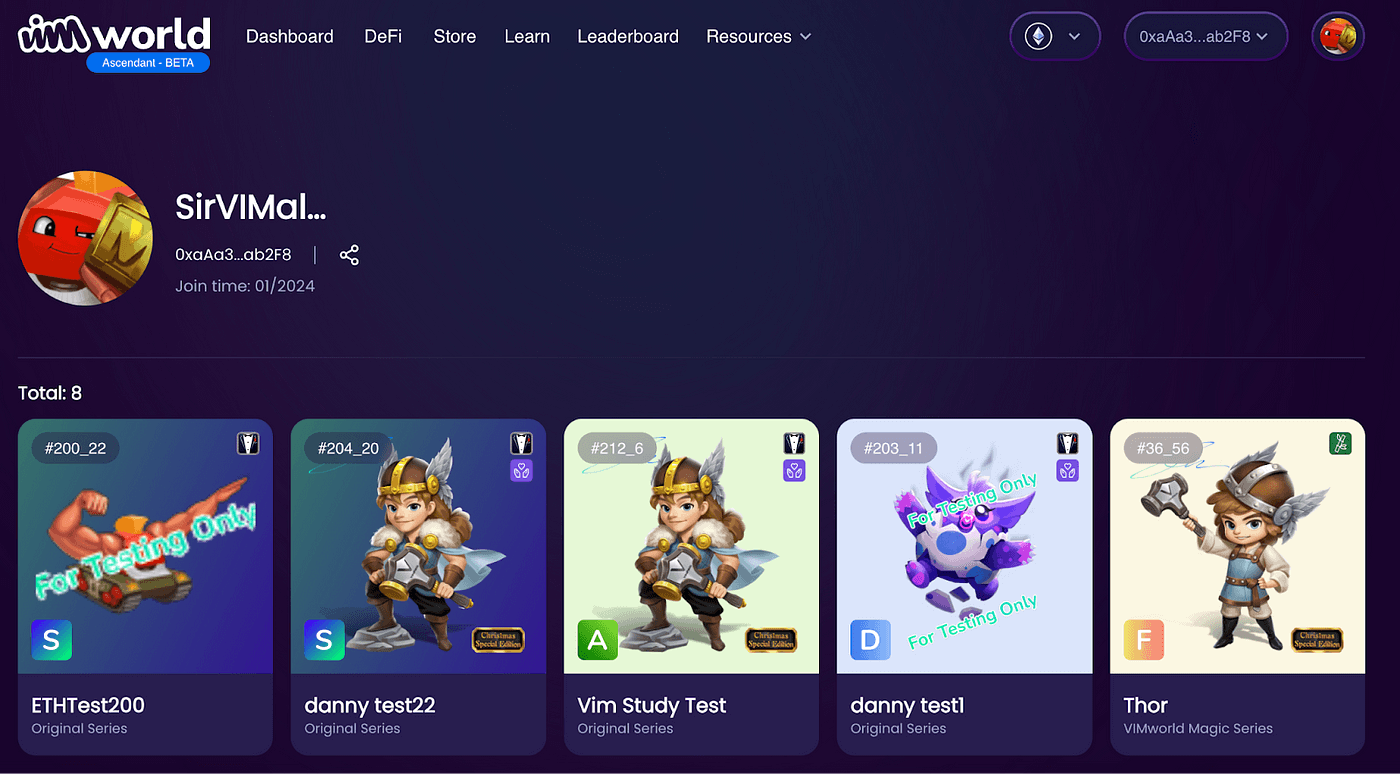Screen dimensions: 1400x774
Task: Click the tuxedo badge icon on the ETHTest200 card
Action: point(248,443)
